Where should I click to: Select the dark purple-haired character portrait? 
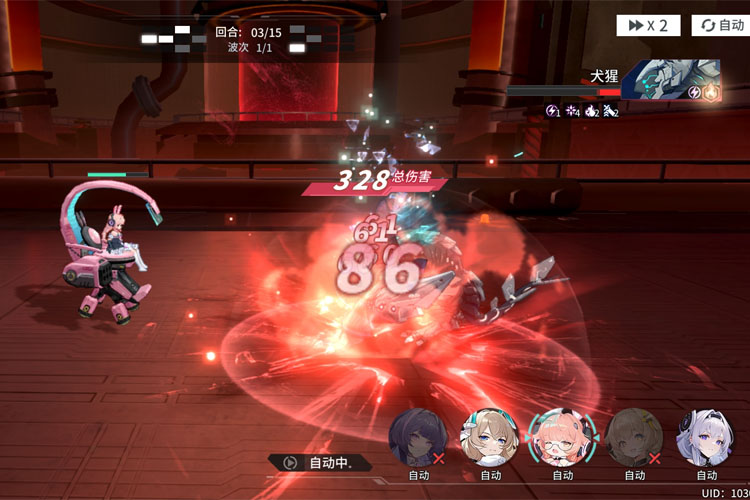[x=418, y=437]
